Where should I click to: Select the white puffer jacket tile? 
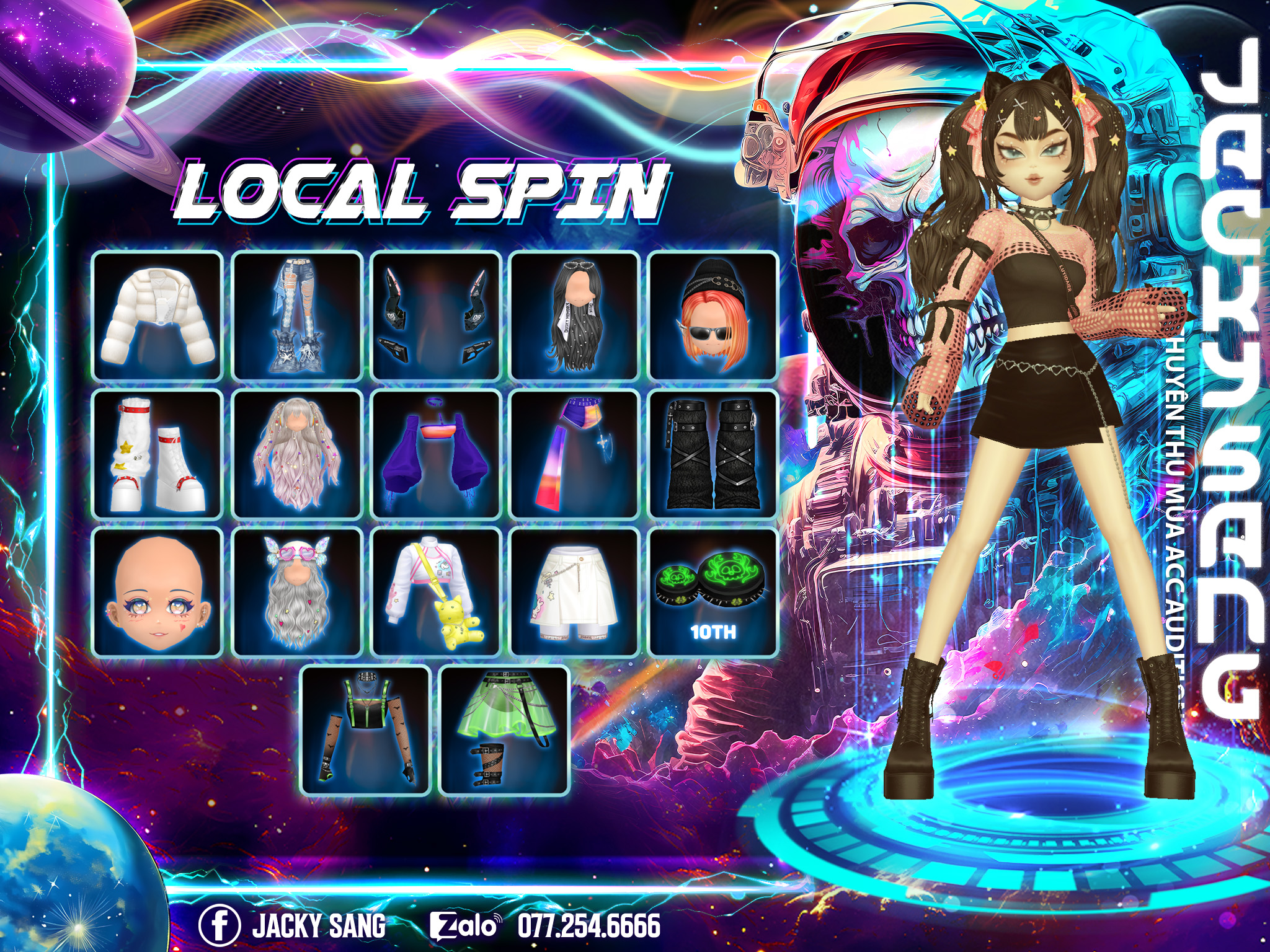coord(158,316)
